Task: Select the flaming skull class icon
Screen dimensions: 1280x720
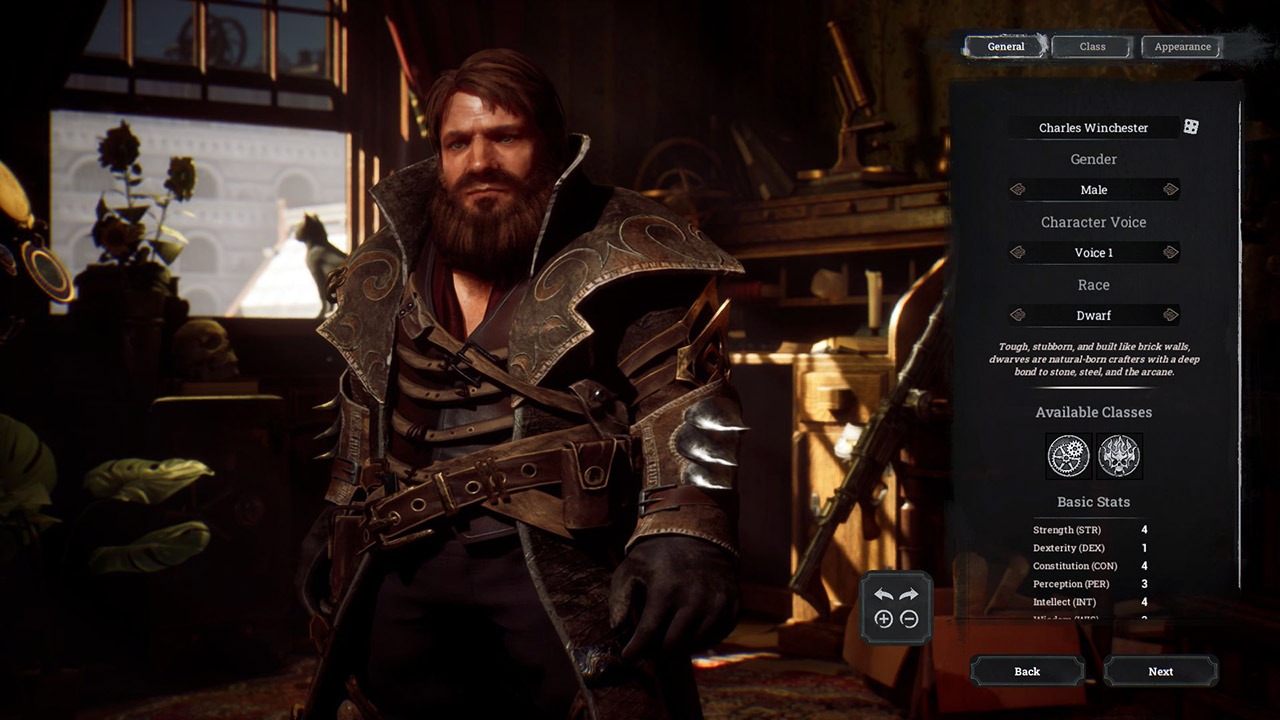Action: (1119, 456)
